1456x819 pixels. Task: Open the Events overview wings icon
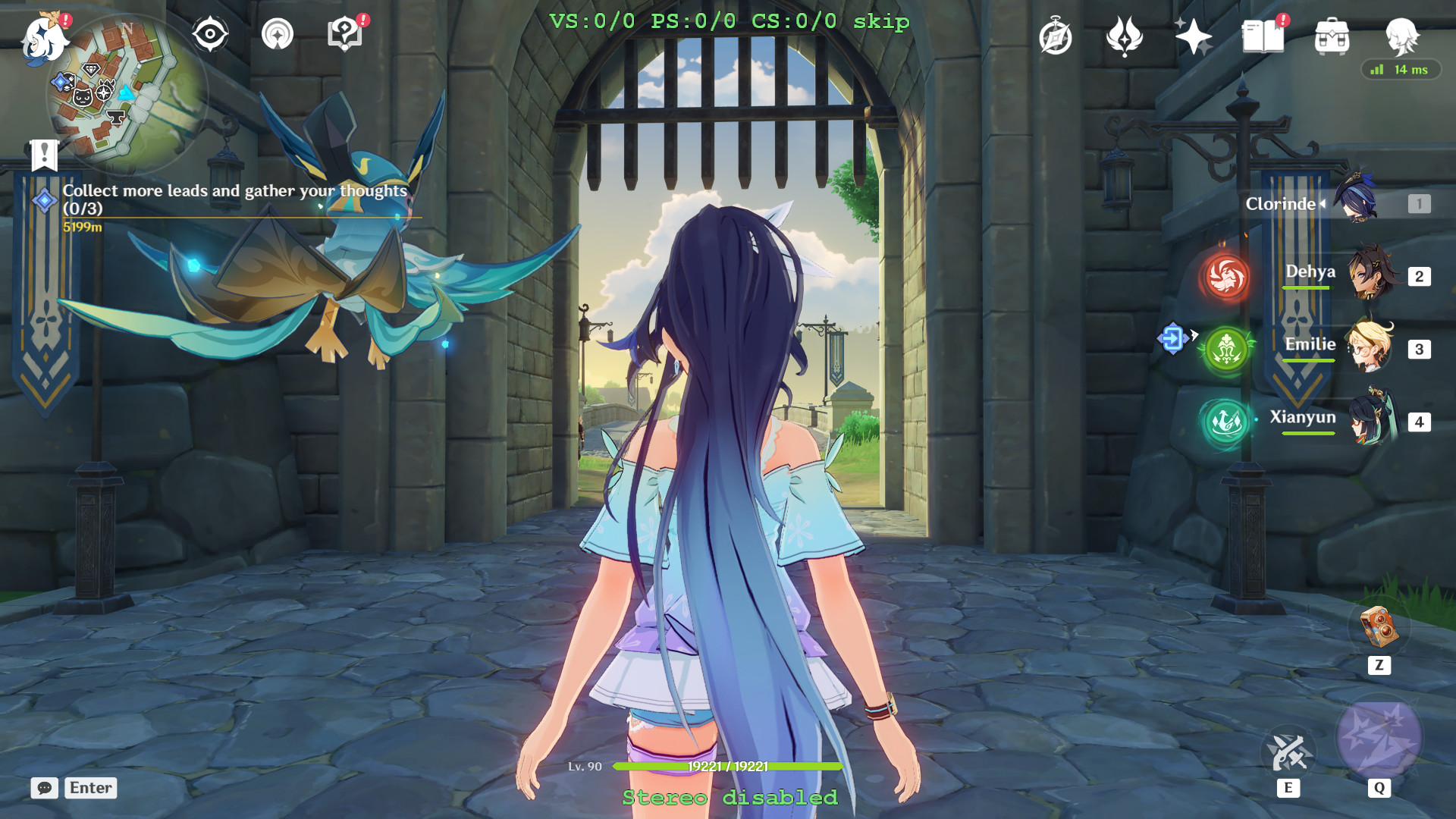pos(1125,34)
